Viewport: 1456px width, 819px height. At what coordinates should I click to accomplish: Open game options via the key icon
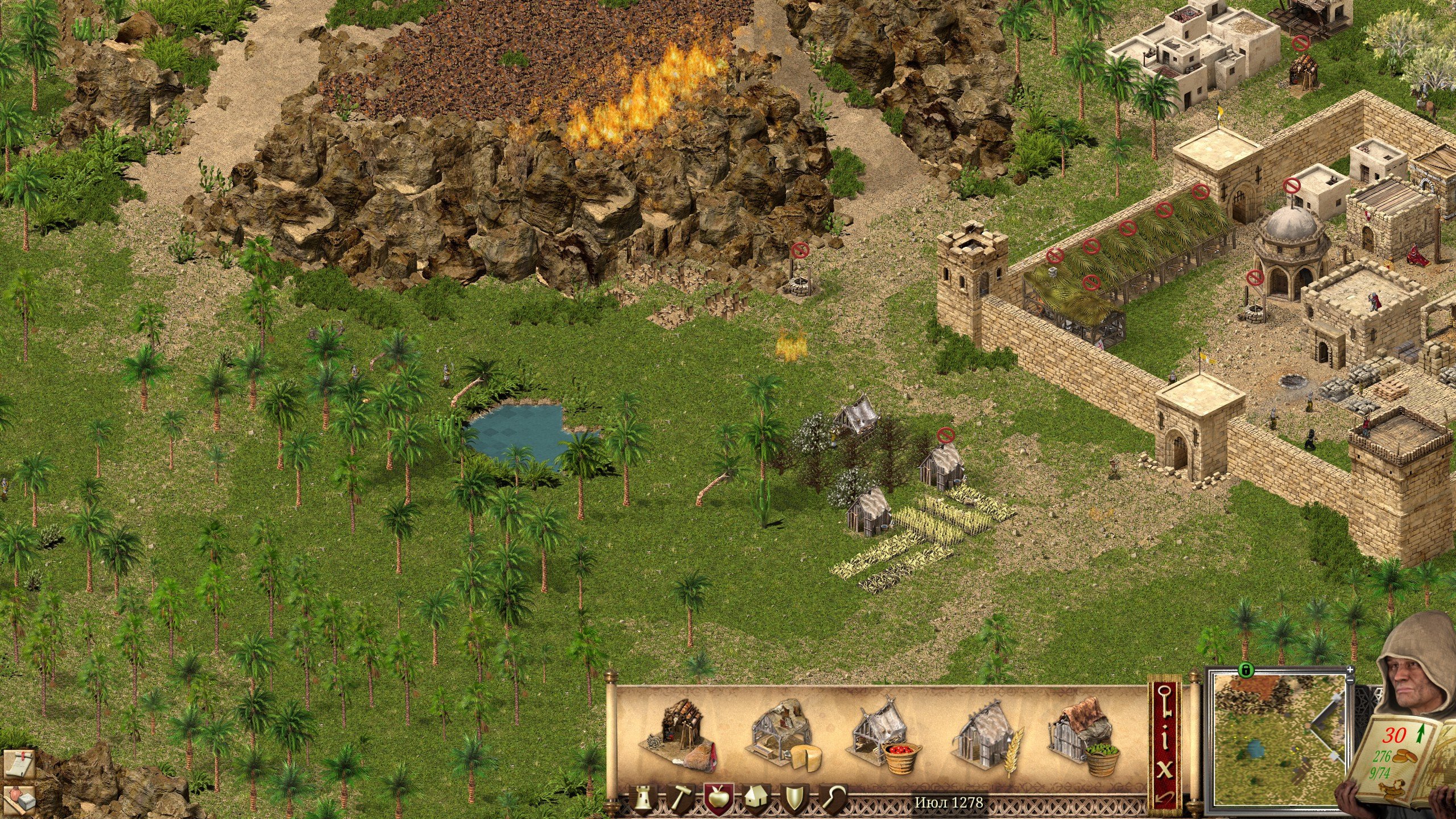tap(1165, 702)
